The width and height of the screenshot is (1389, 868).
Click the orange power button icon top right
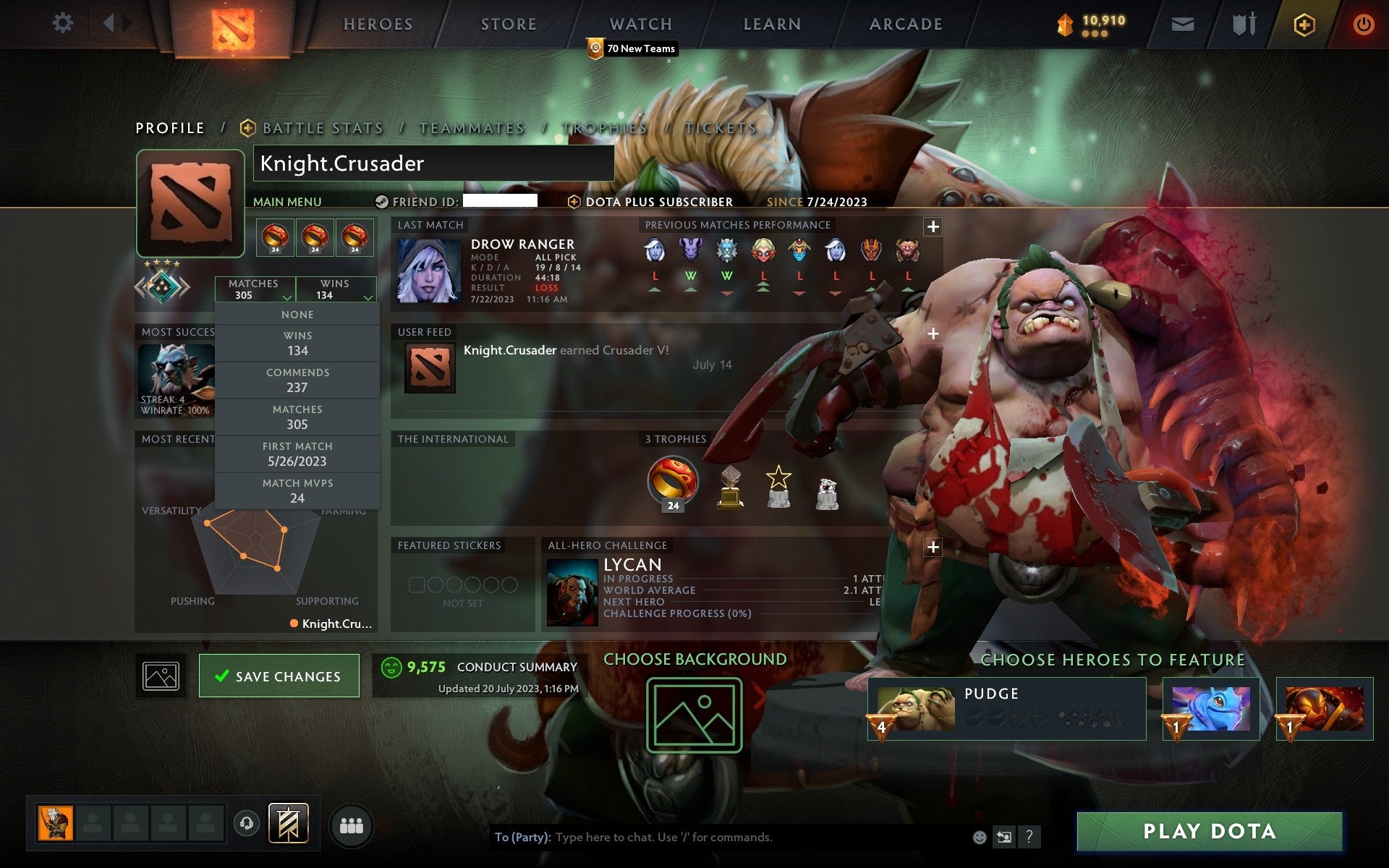pyautogui.click(x=1364, y=24)
